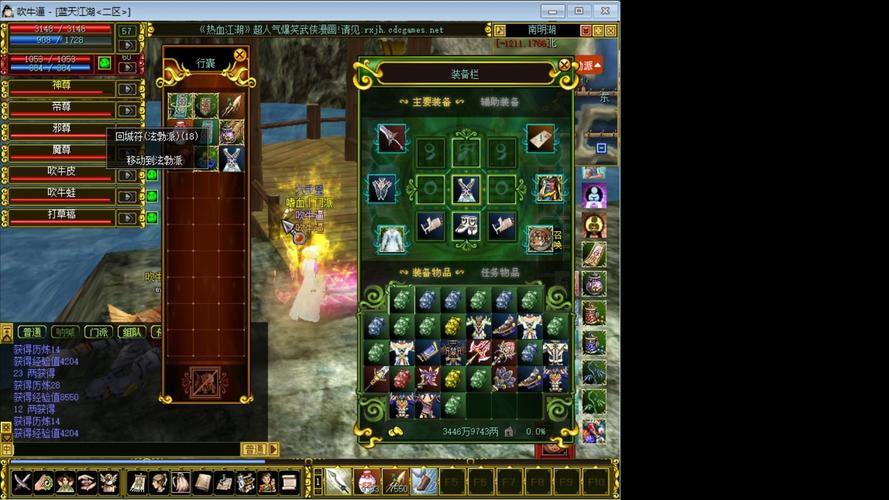This screenshot has width=889, height=500.
Task: Use the sword skill in the hotbar
Action: pyautogui.click(x=338, y=481)
